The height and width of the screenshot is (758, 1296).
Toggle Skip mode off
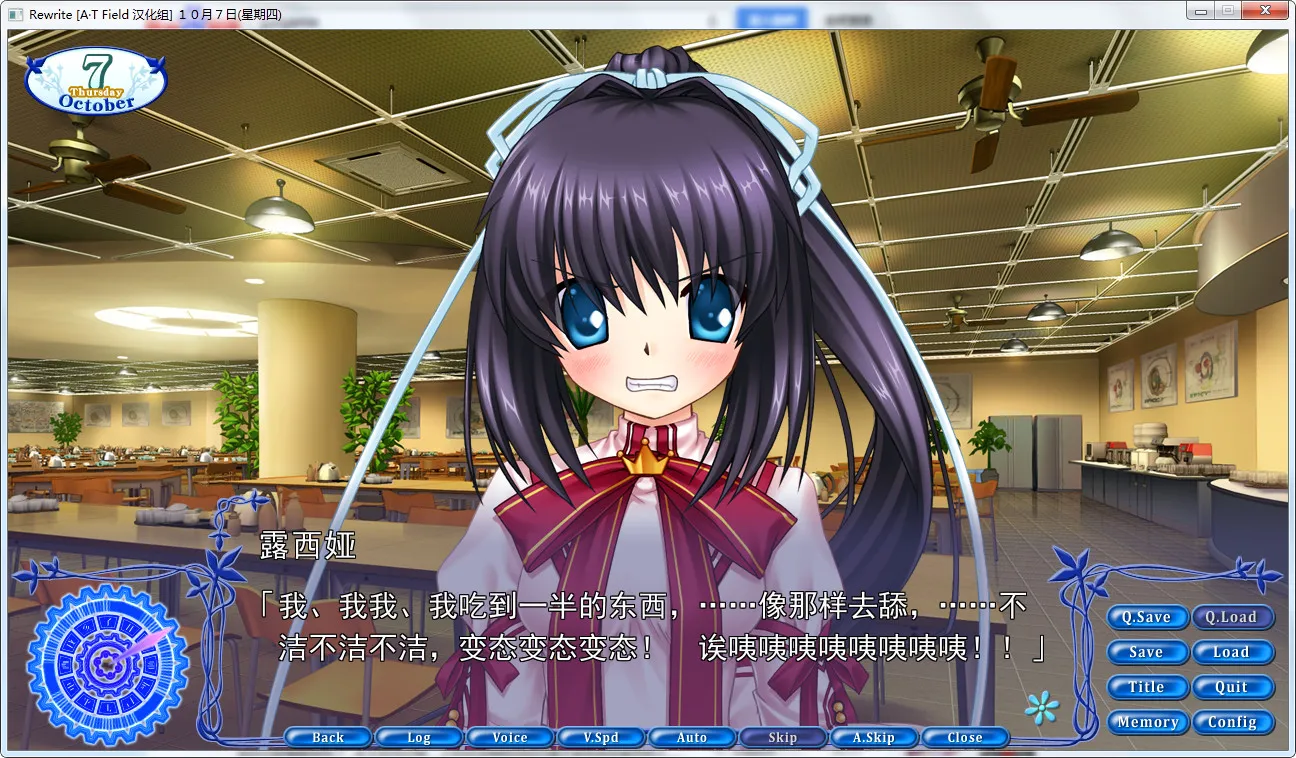tap(783, 737)
